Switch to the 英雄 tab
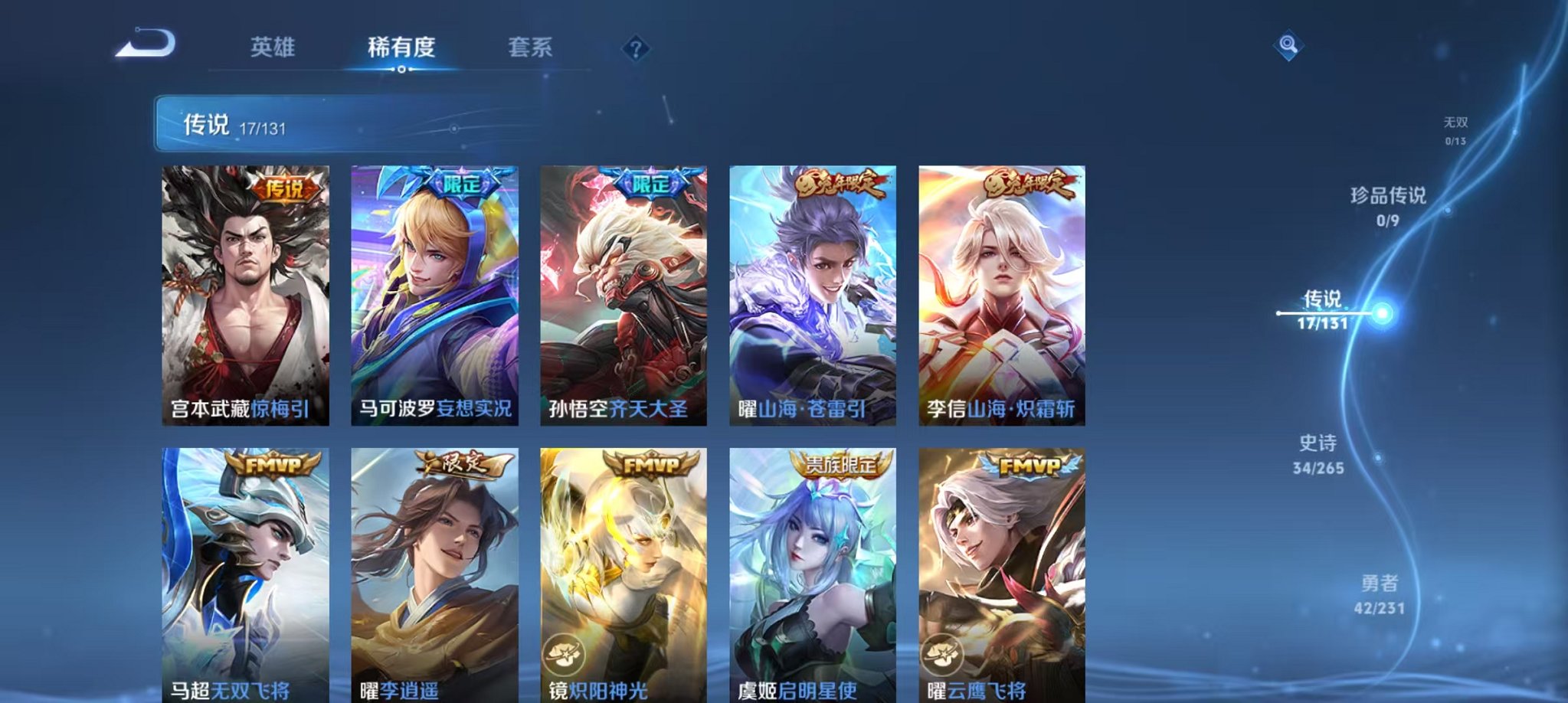 point(273,47)
